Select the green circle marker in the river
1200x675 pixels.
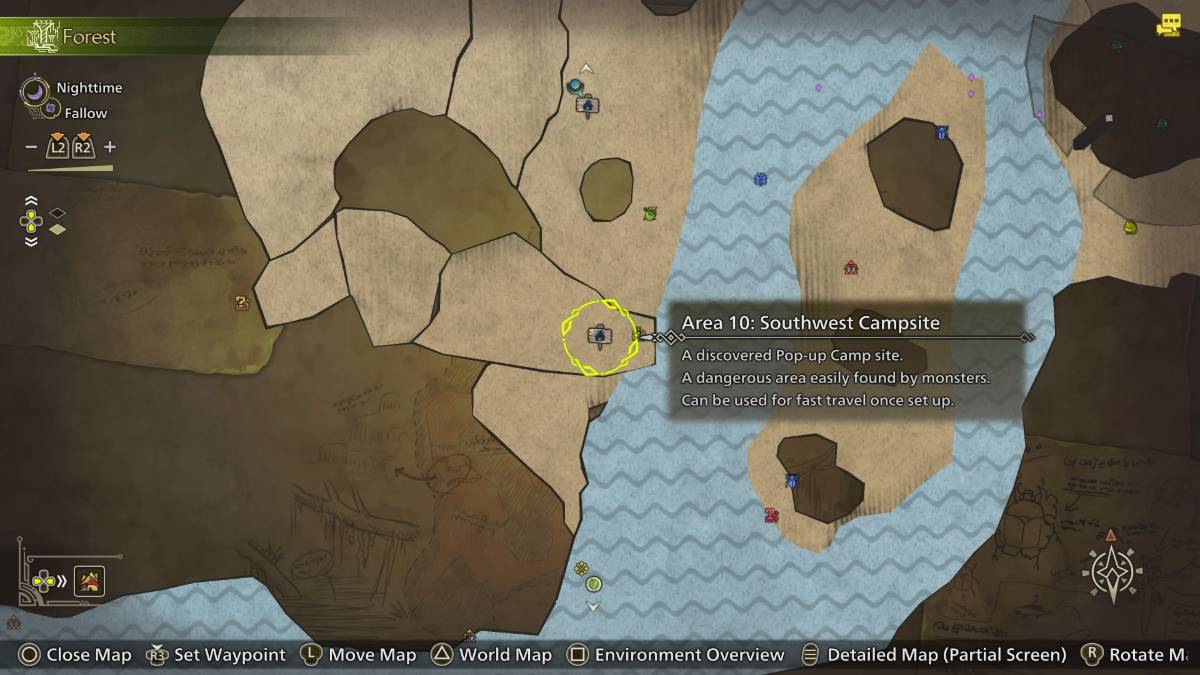(594, 584)
